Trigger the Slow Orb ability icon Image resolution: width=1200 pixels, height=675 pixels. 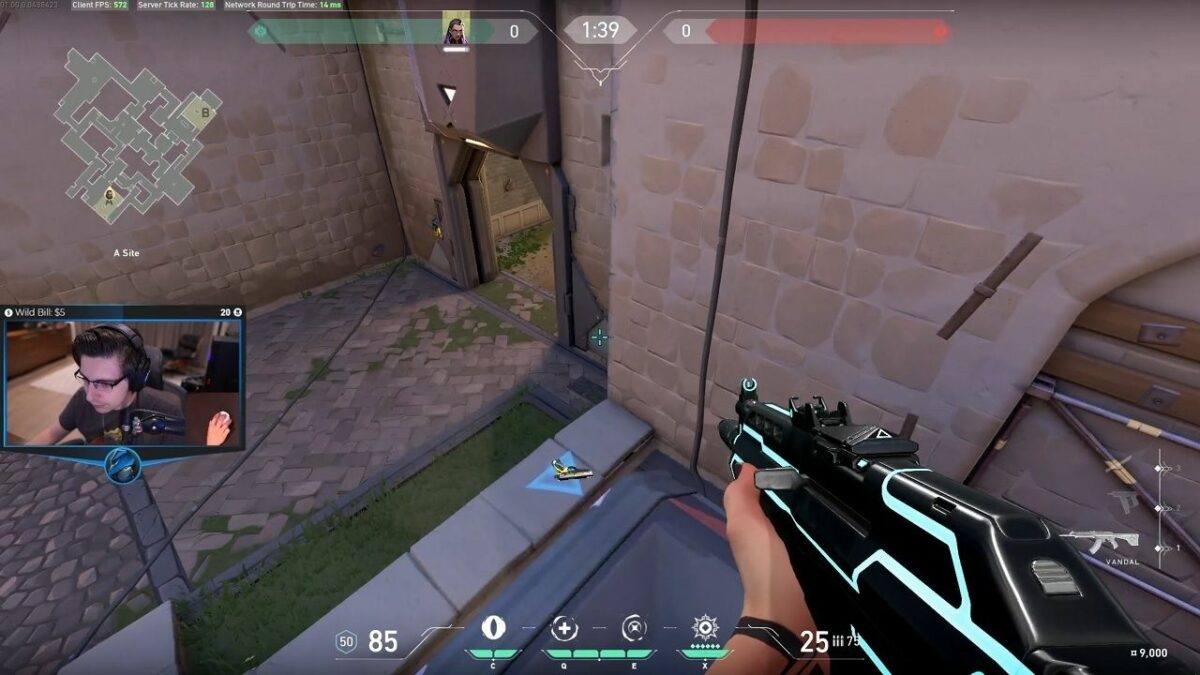[x=634, y=629]
